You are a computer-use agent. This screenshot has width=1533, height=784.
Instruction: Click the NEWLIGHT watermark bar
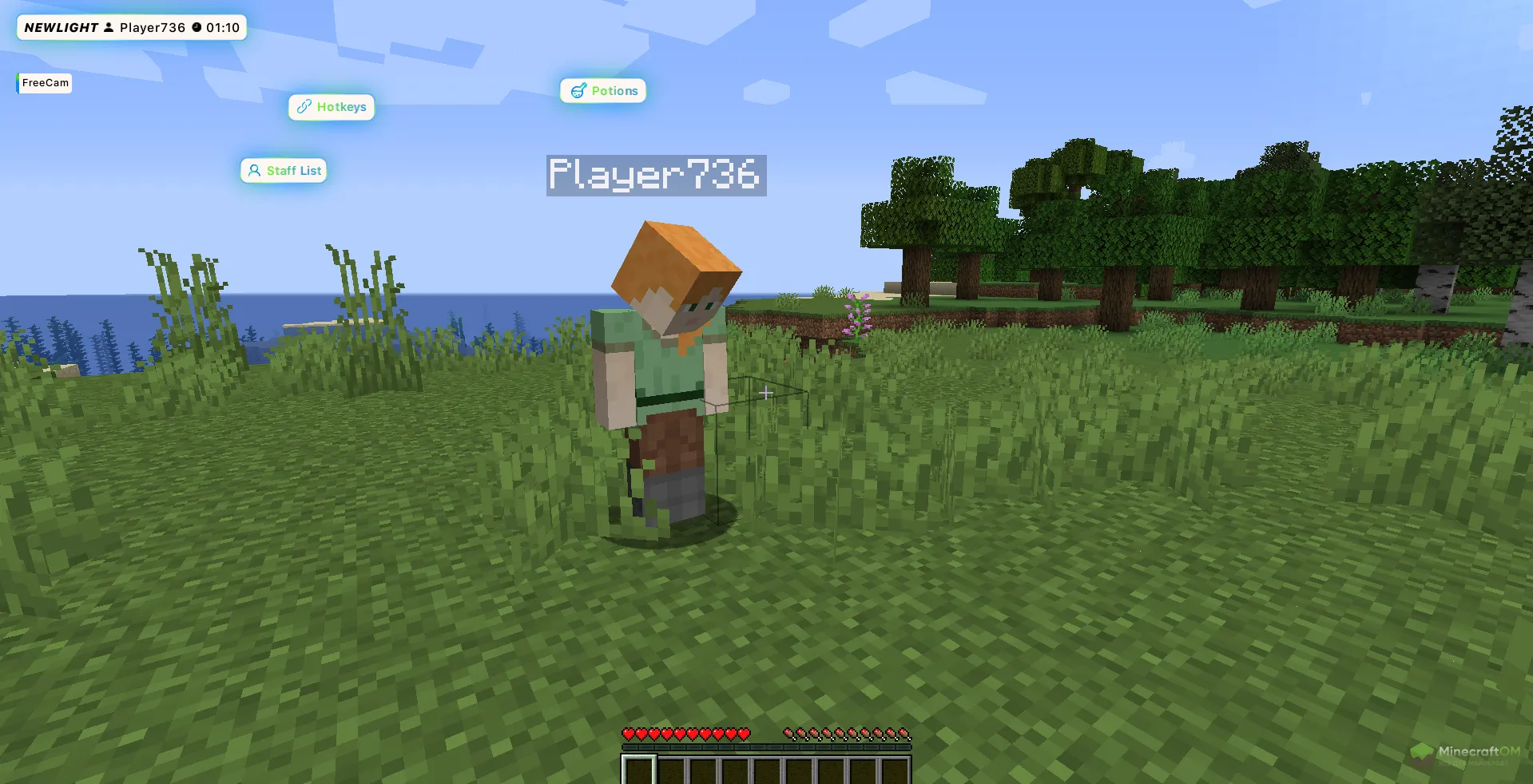(132, 28)
